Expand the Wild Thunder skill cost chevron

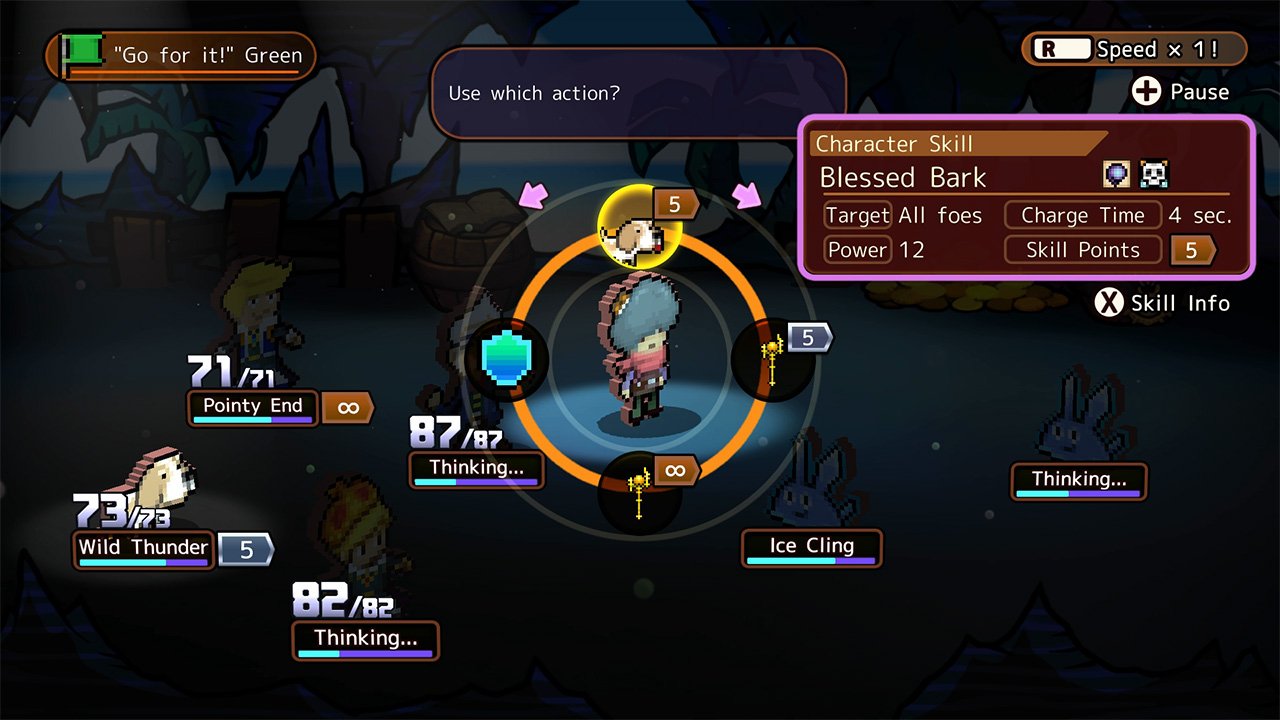(x=245, y=549)
